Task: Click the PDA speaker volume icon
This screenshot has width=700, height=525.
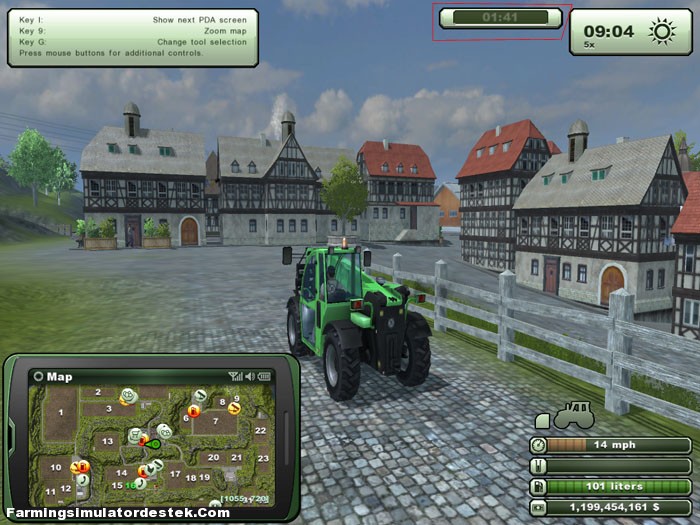Action: point(249,377)
